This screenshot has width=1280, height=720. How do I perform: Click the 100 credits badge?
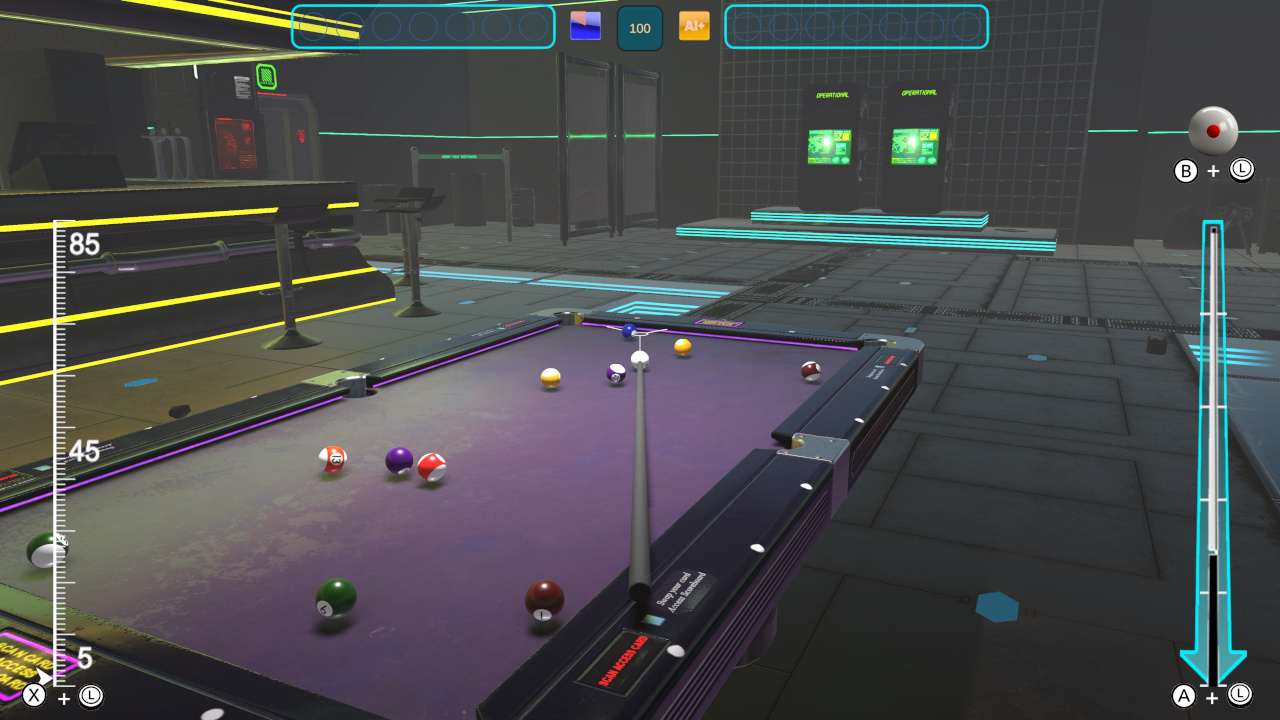[640, 28]
